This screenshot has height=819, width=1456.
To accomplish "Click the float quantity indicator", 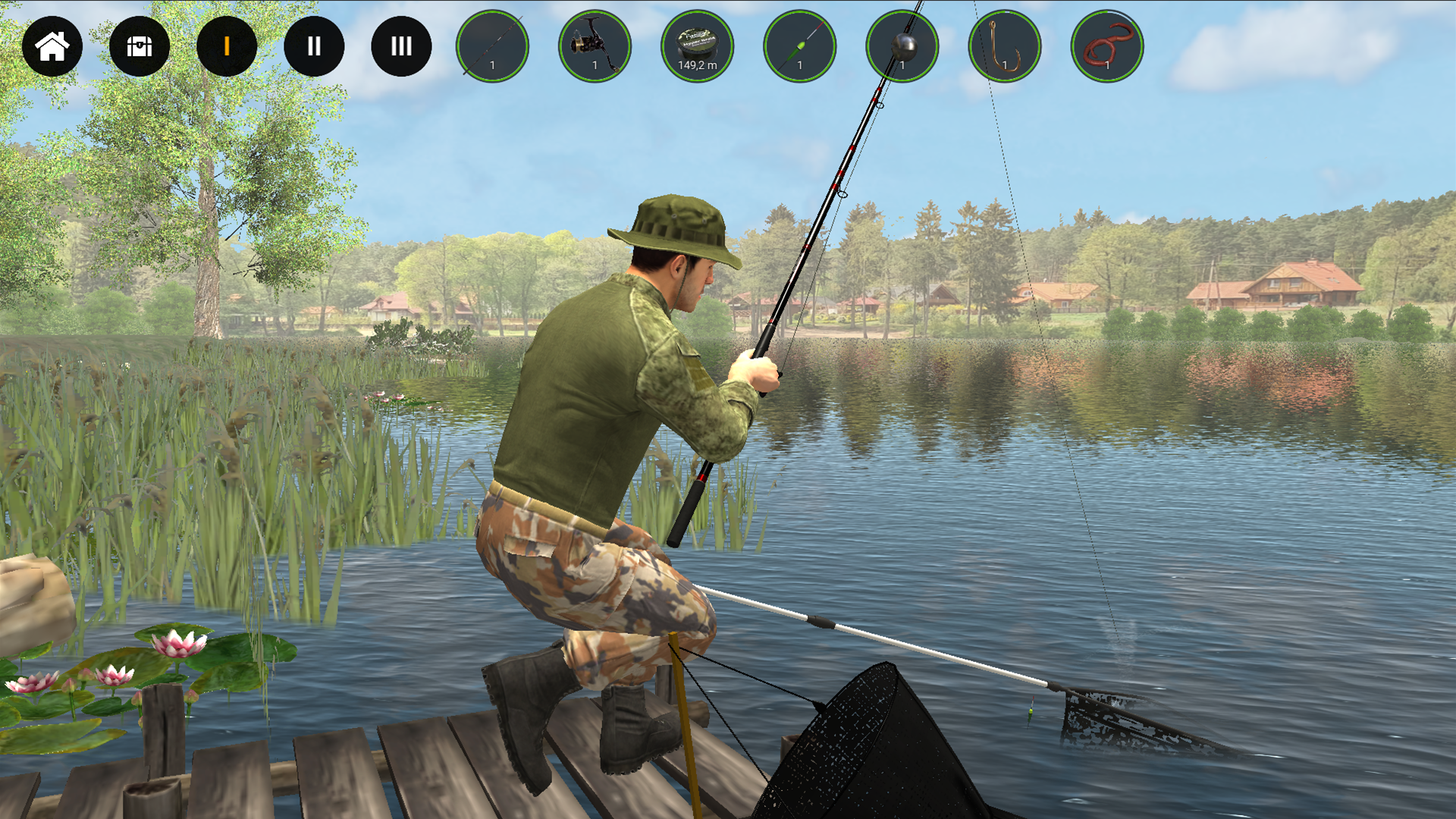I will (x=801, y=67).
